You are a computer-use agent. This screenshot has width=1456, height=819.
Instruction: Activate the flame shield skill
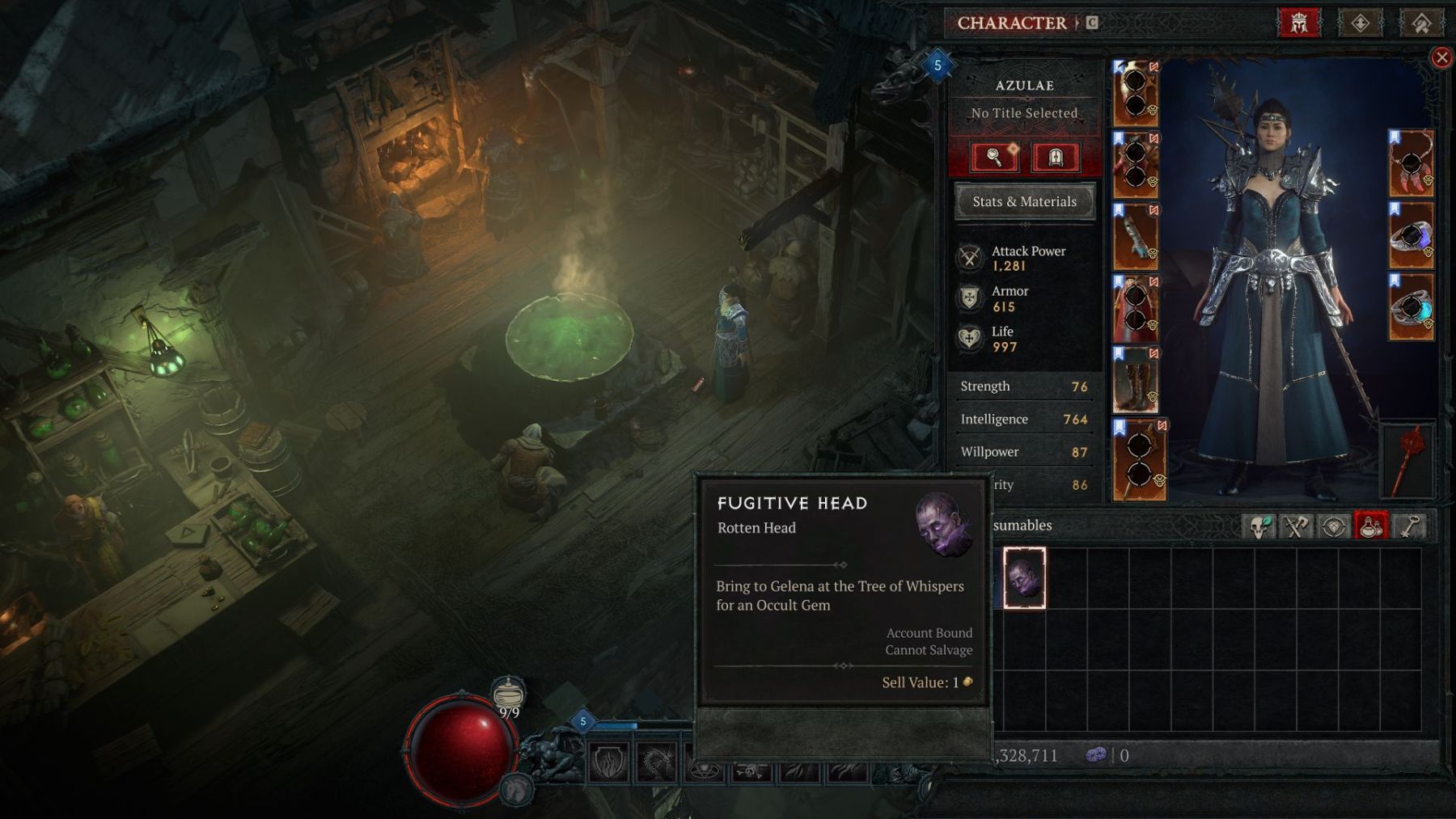[x=608, y=763]
